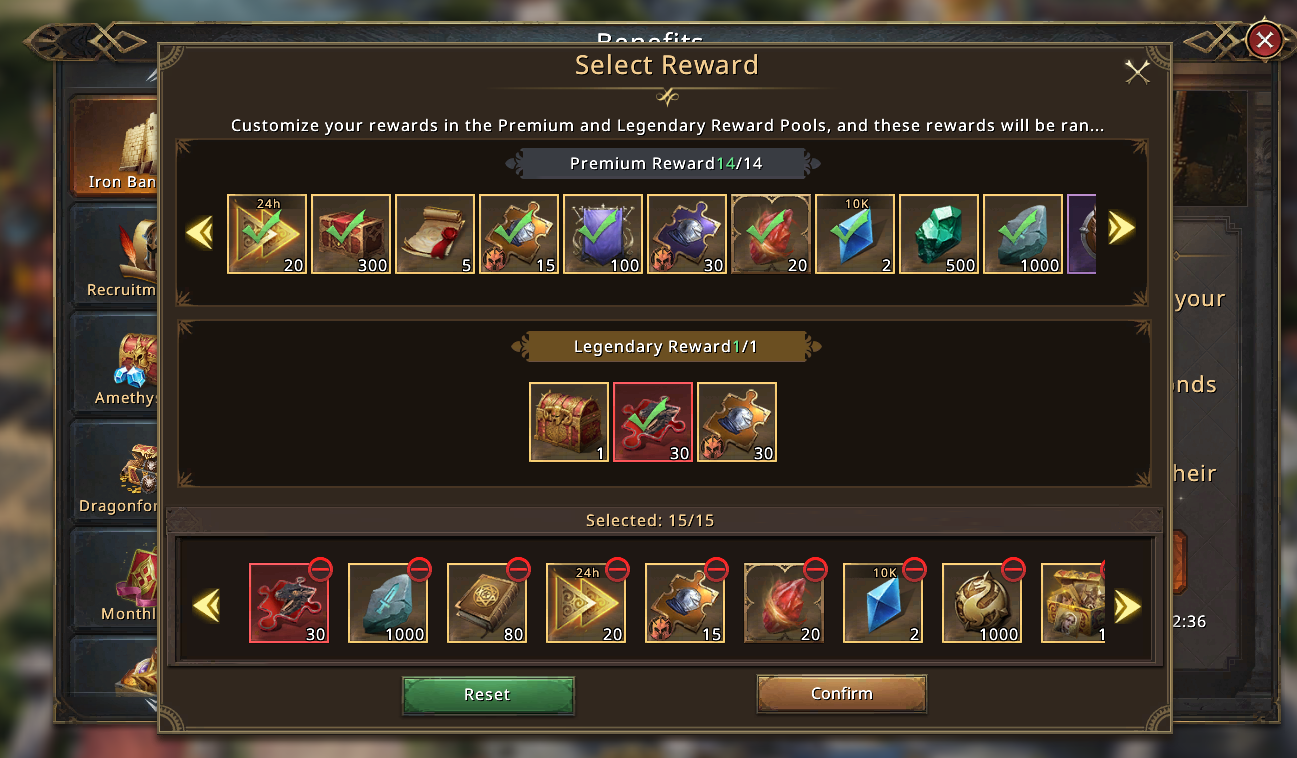Select the red-bordered legendary puzzle piece reward
1297x758 pixels.
tap(653, 422)
